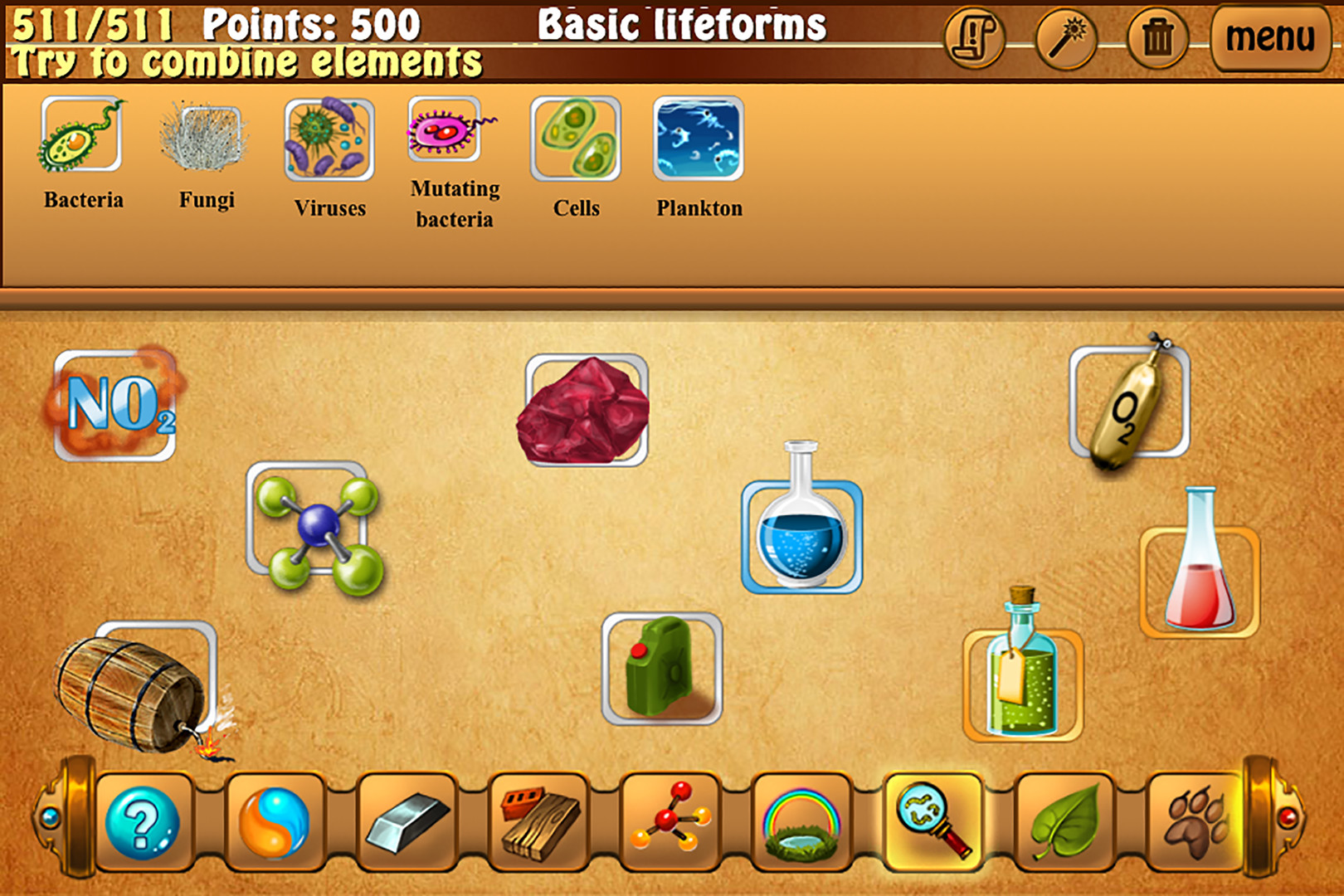Use the magic wand hint
This screenshot has height=896, width=1344.
[x=1066, y=37]
